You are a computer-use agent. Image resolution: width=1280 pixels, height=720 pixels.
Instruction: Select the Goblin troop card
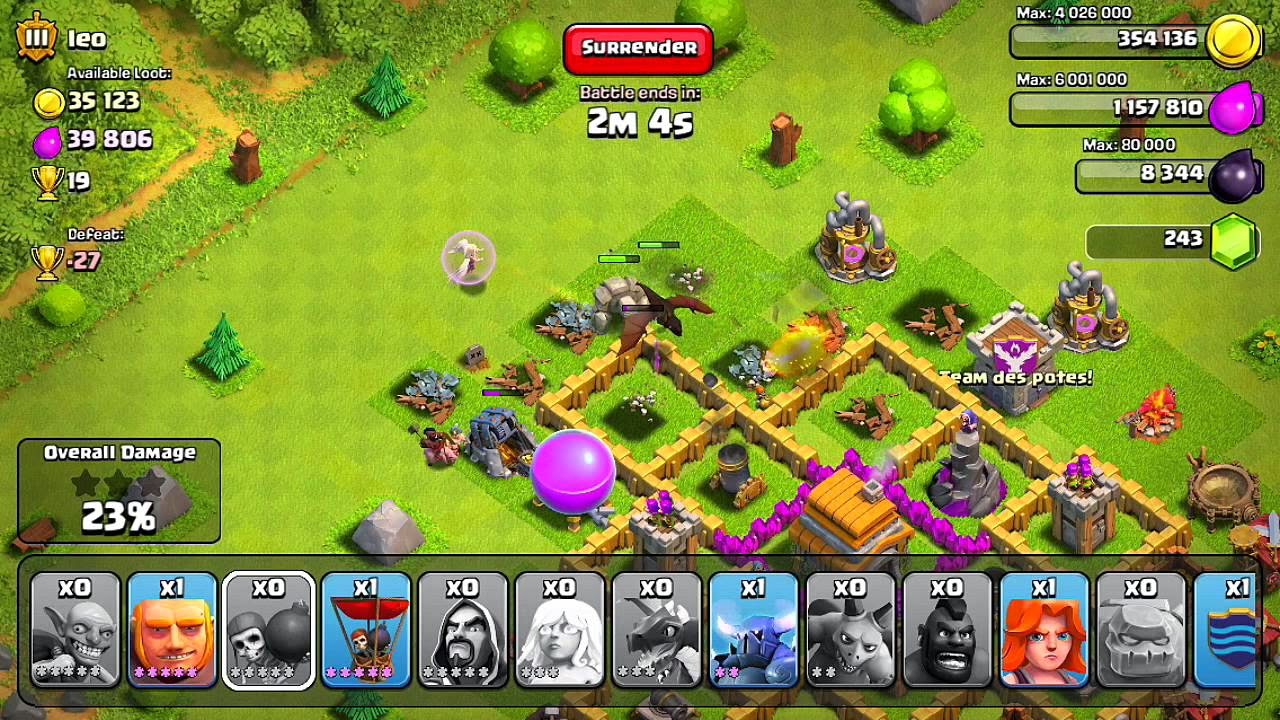[77, 630]
